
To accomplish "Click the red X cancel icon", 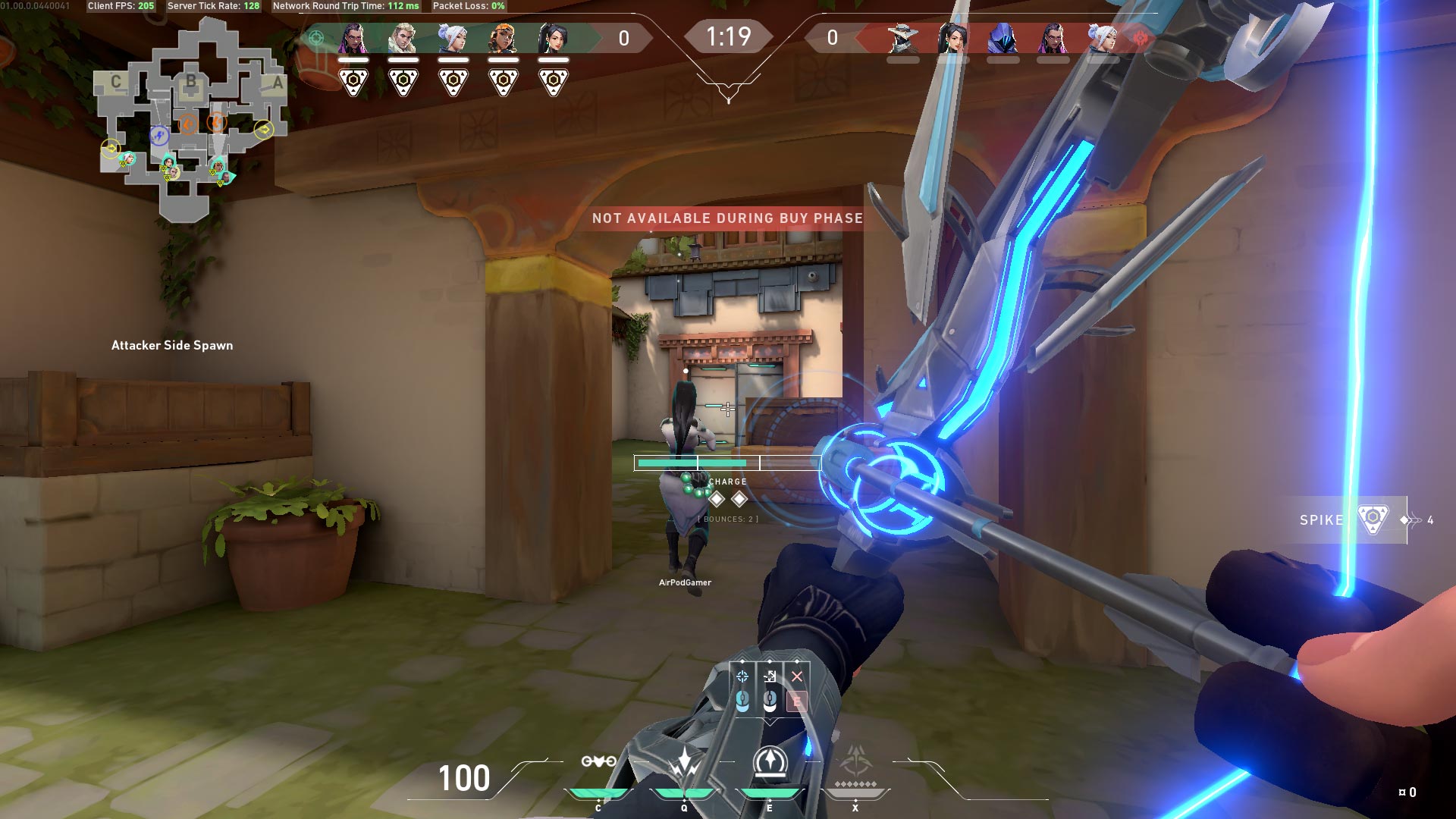I will pyautogui.click(x=796, y=676).
